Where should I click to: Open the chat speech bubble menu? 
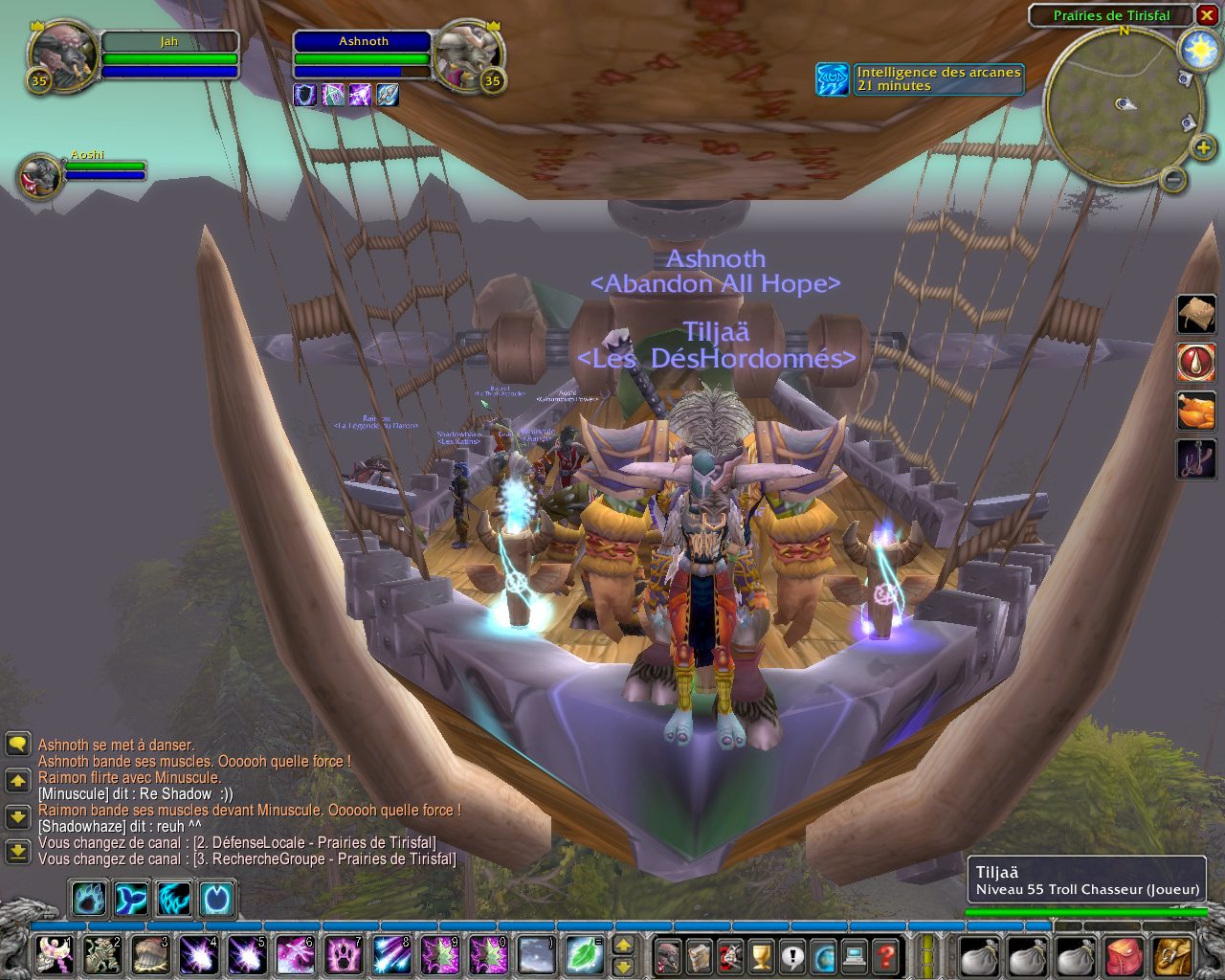click(x=17, y=745)
